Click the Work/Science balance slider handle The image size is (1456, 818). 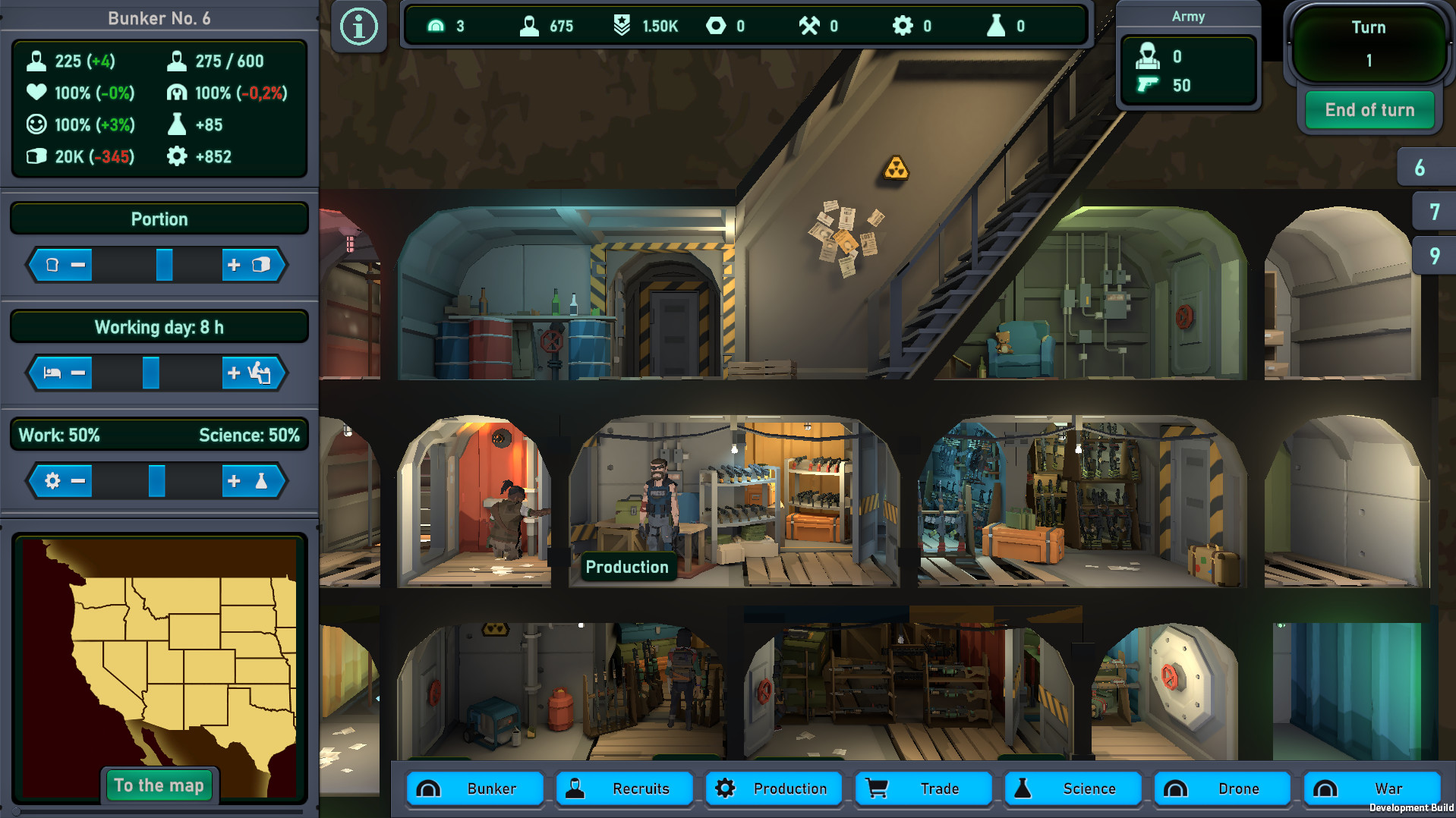(157, 480)
